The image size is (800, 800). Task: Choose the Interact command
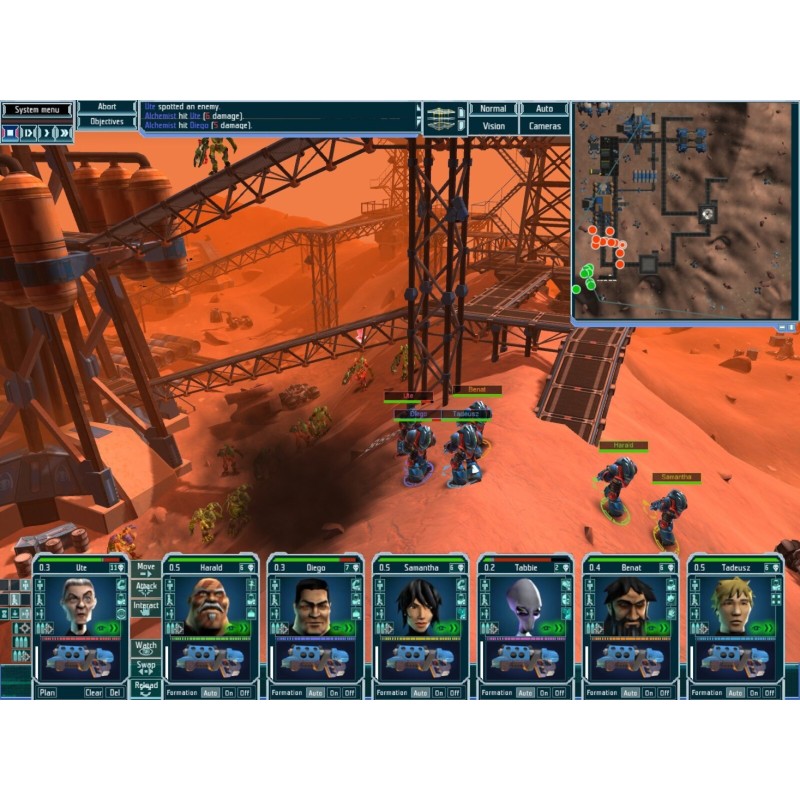coord(146,610)
